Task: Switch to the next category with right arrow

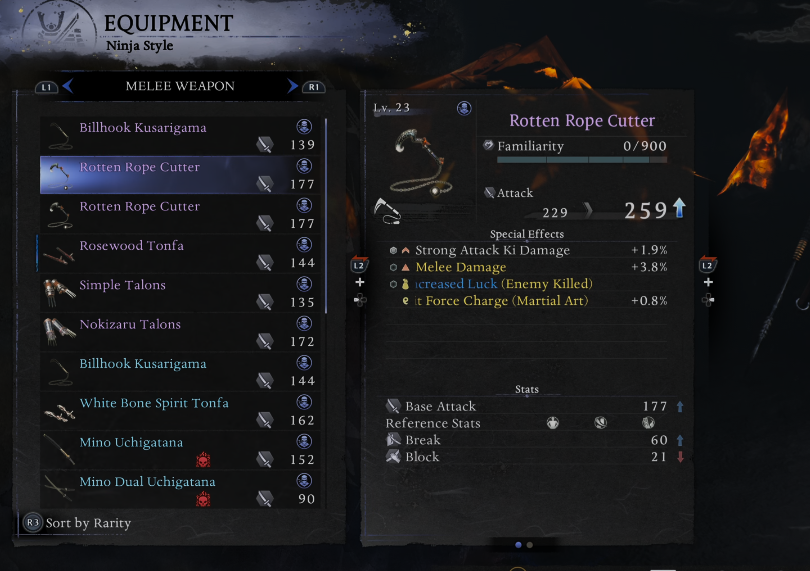Action: click(293, 87)
